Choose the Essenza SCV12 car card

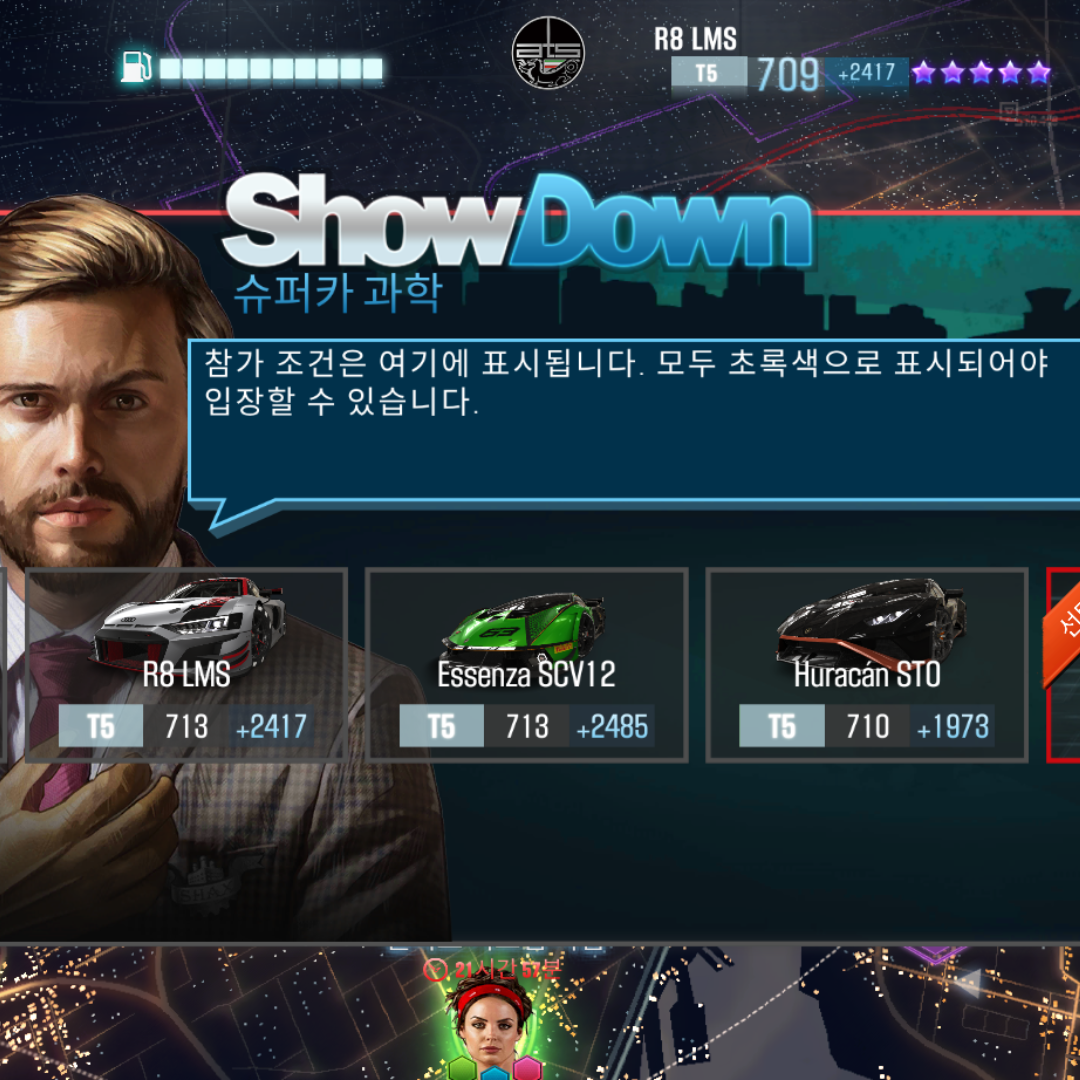tap(526, 665)
